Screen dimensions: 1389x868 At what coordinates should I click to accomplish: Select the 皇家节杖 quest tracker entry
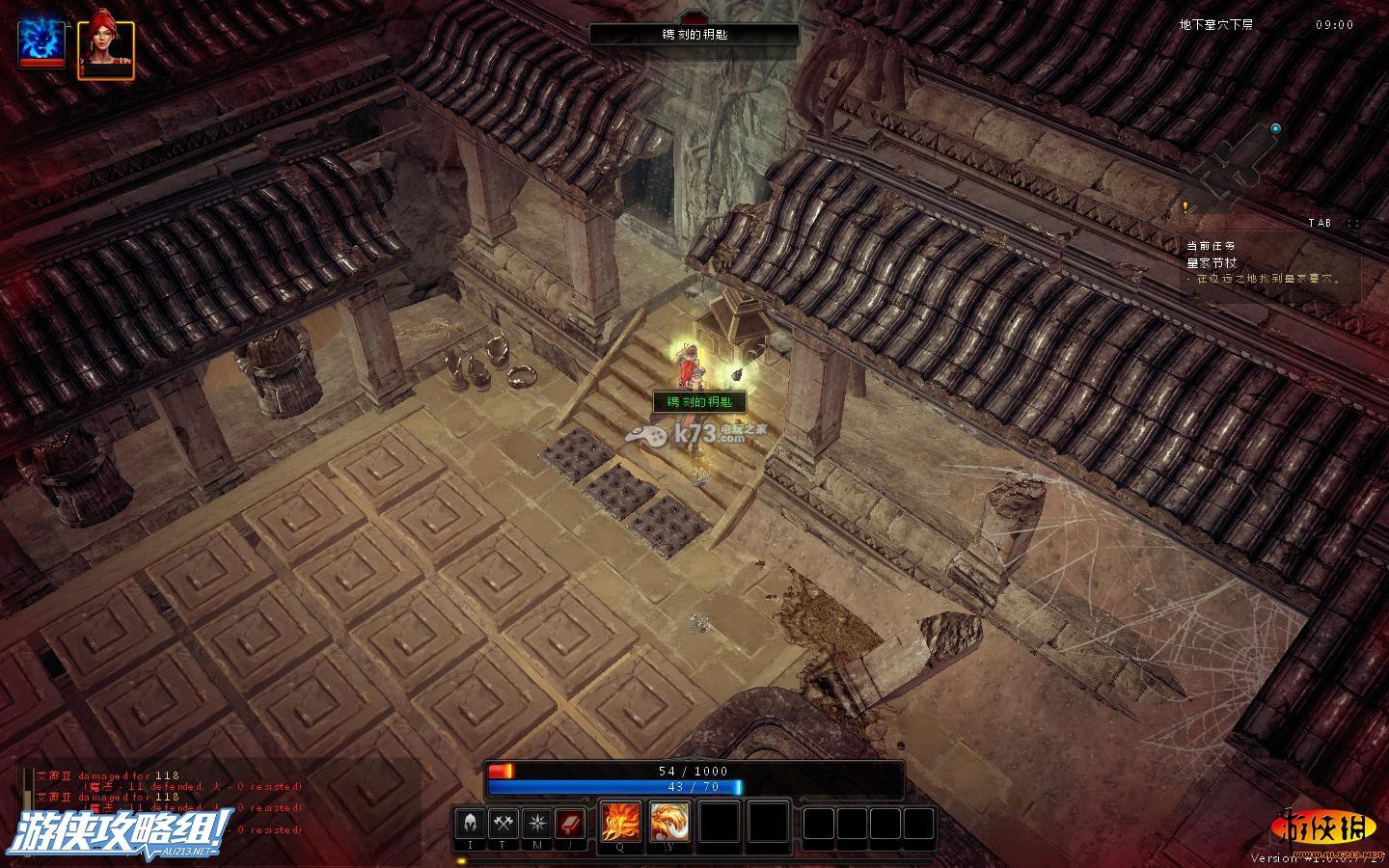[1212, 262]
